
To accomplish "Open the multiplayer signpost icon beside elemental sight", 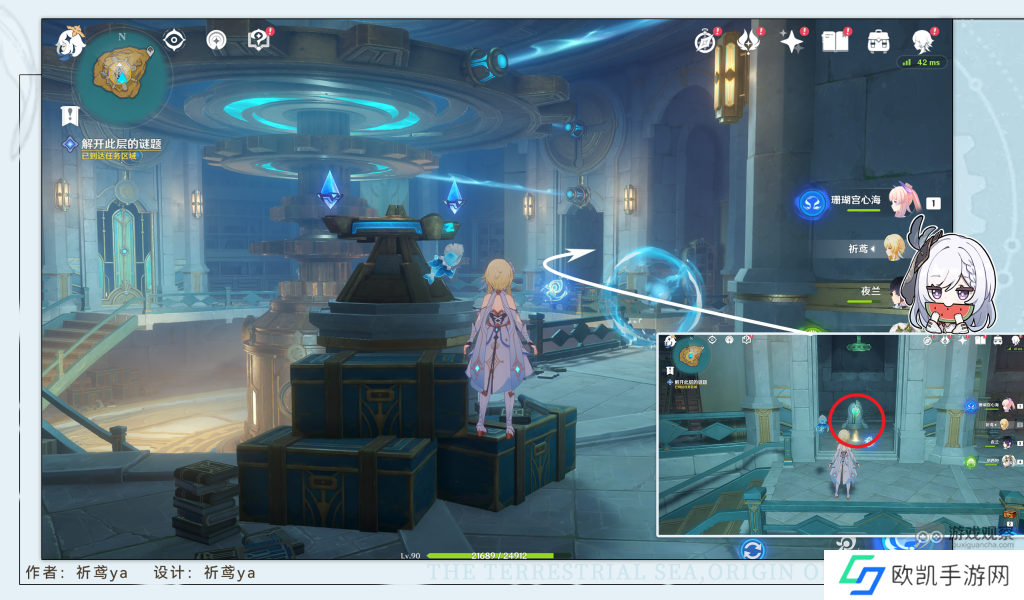I will coord(216,40).
